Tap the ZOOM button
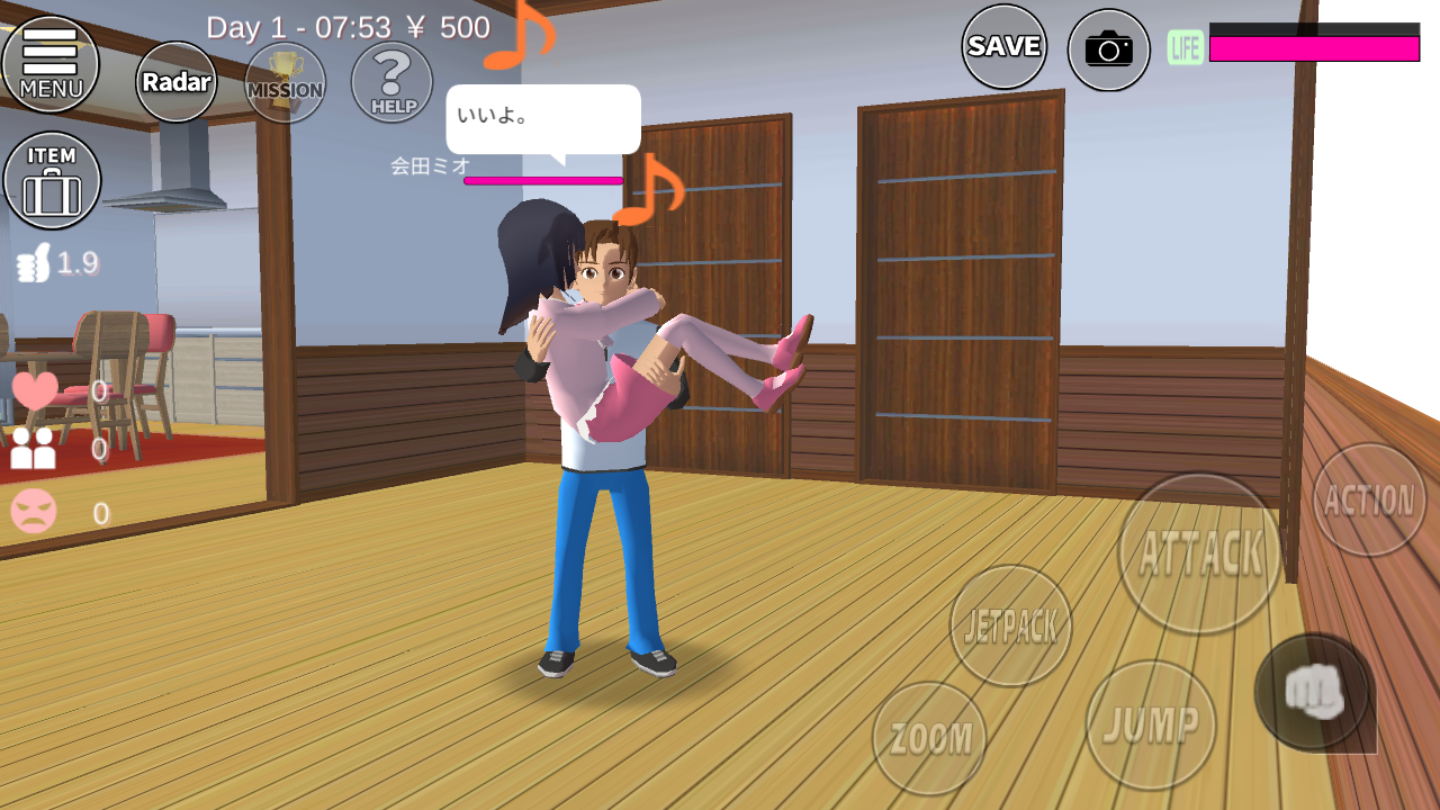Viewport: 1440px width, 810px height. pos(930,738)
